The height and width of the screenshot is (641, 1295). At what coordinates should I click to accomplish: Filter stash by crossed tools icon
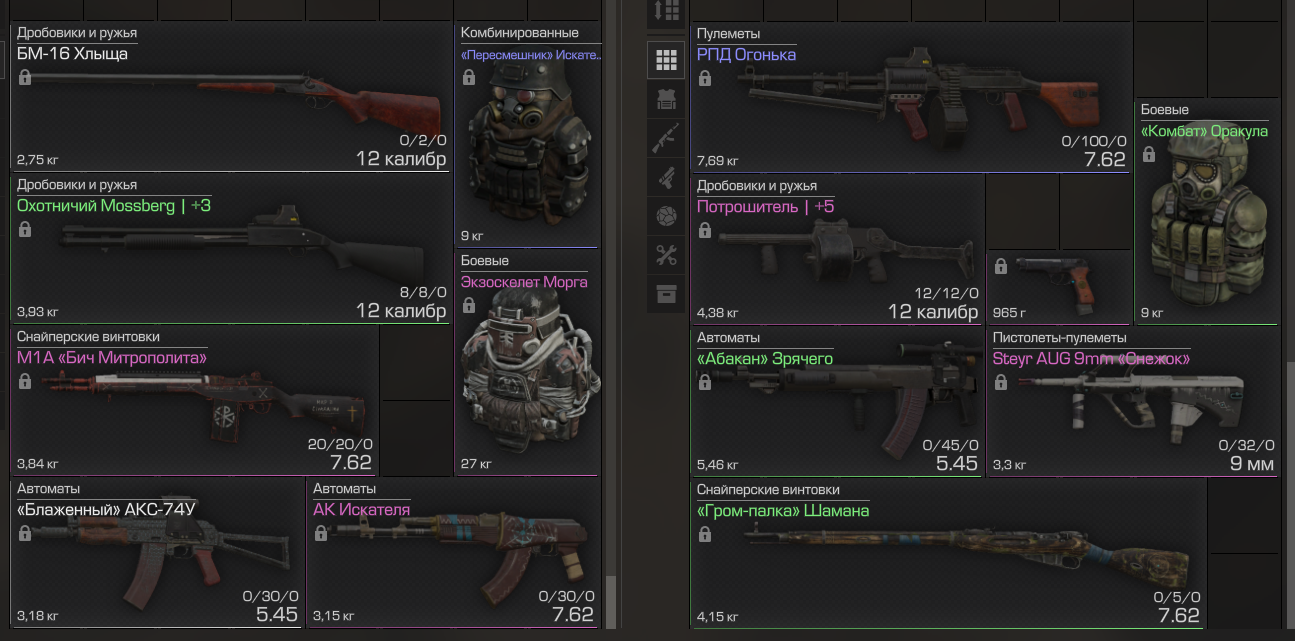pos(666,255)
